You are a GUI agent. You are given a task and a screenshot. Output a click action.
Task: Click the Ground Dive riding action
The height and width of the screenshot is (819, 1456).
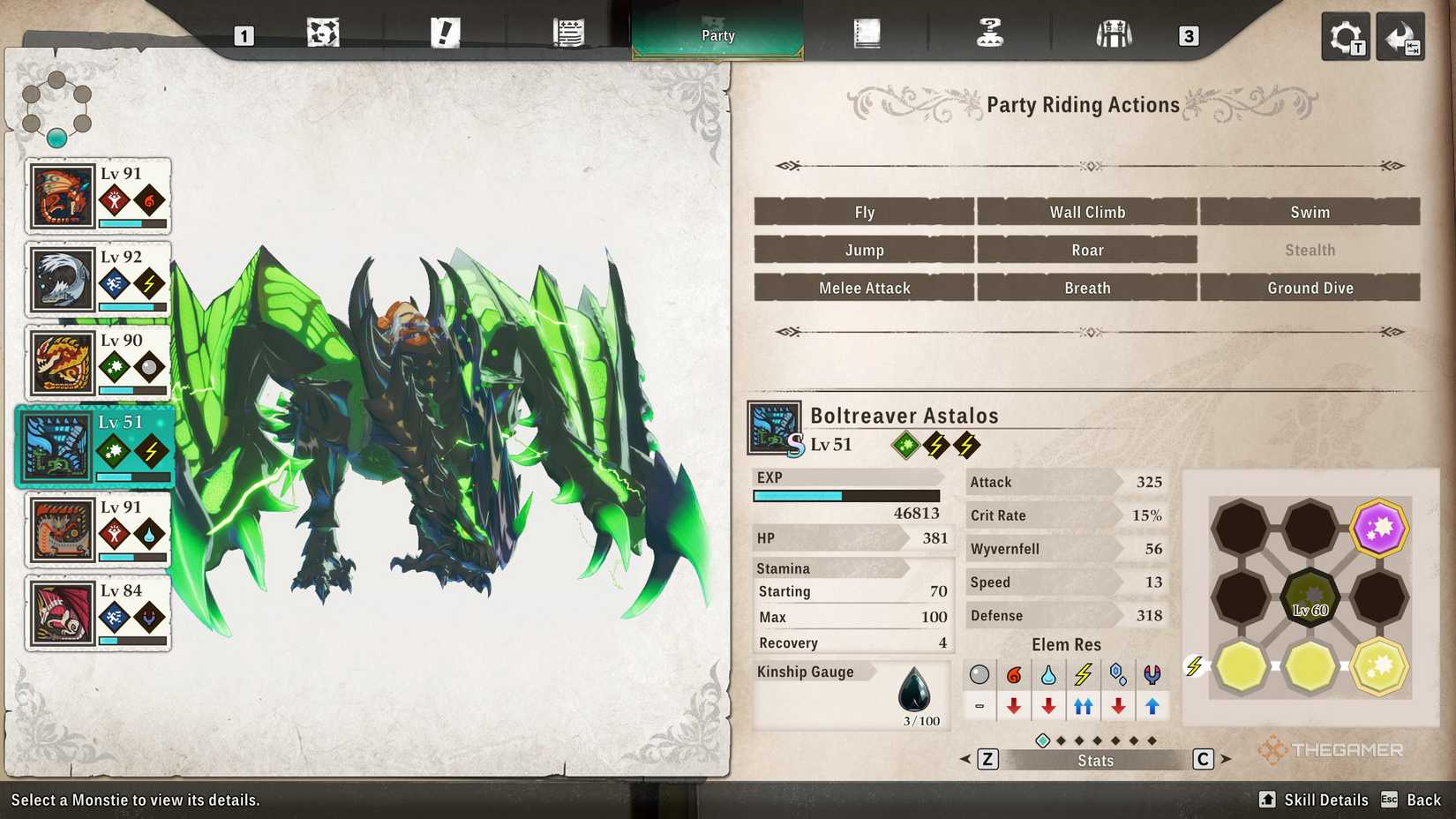[1310, 288]
